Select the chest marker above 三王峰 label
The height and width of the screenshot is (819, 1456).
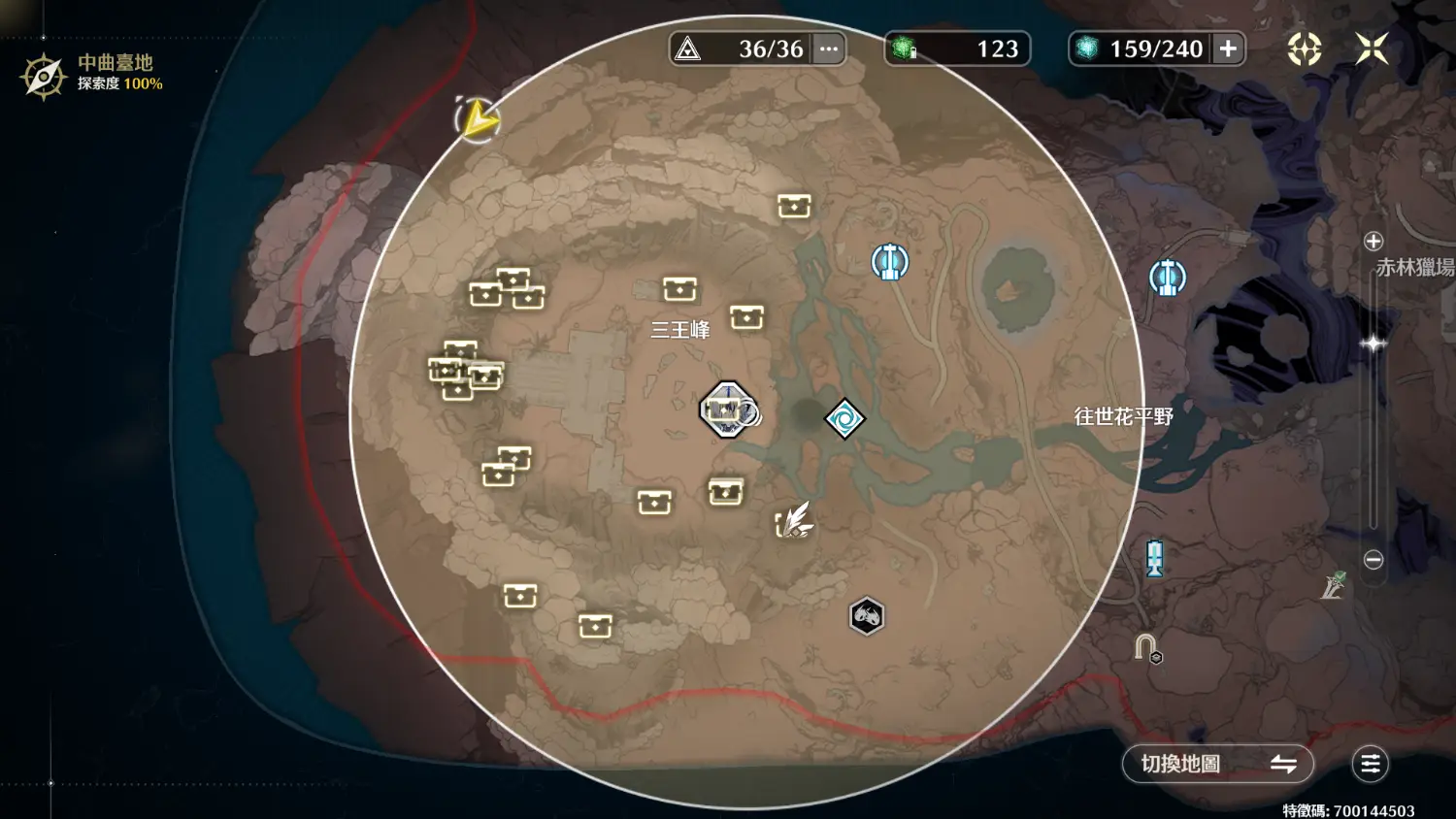click(x=679, y=288)
